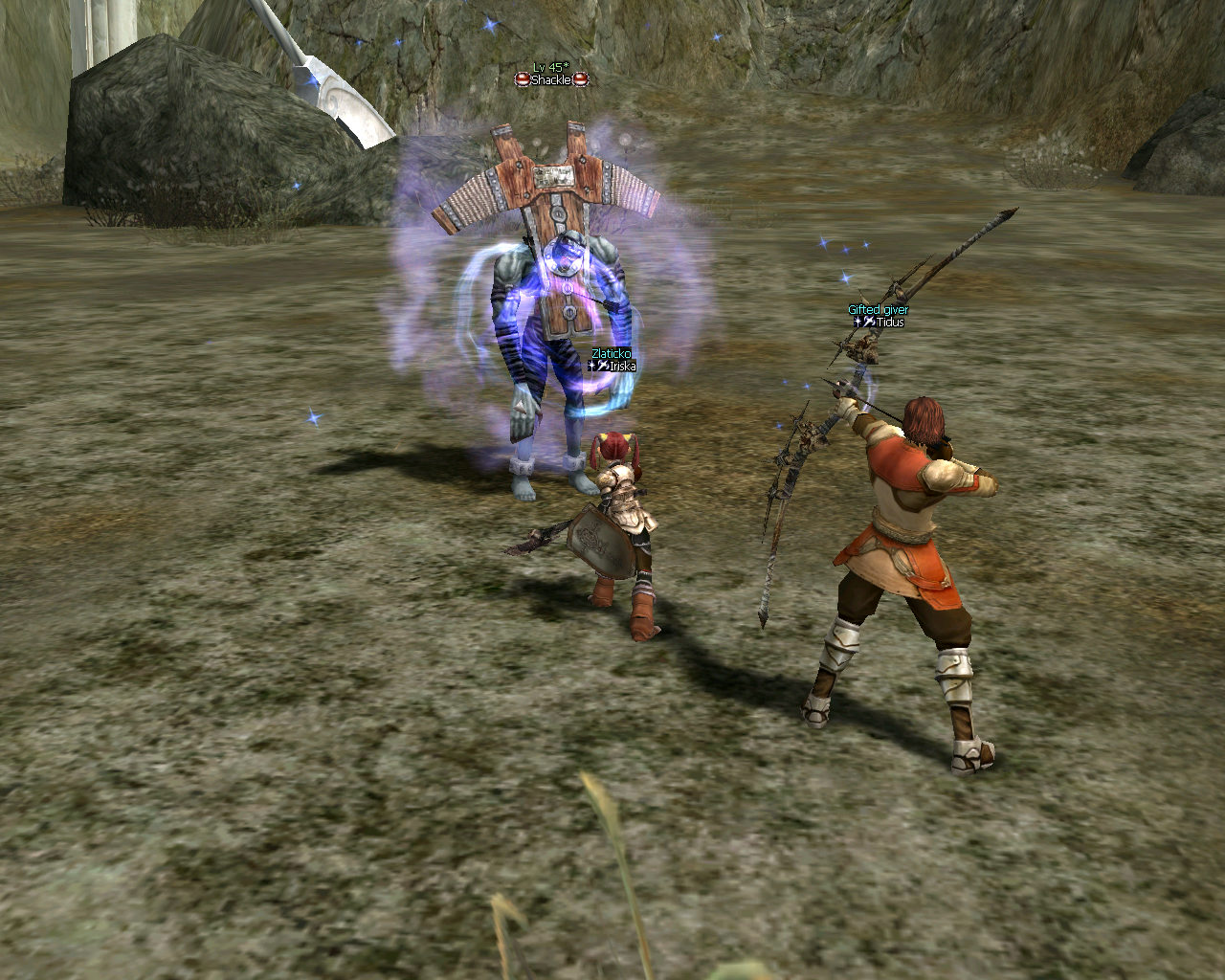Screen dimensions: 1225x980
Task: Choose the Tidus player nameplate
Action: coord(883,323)
